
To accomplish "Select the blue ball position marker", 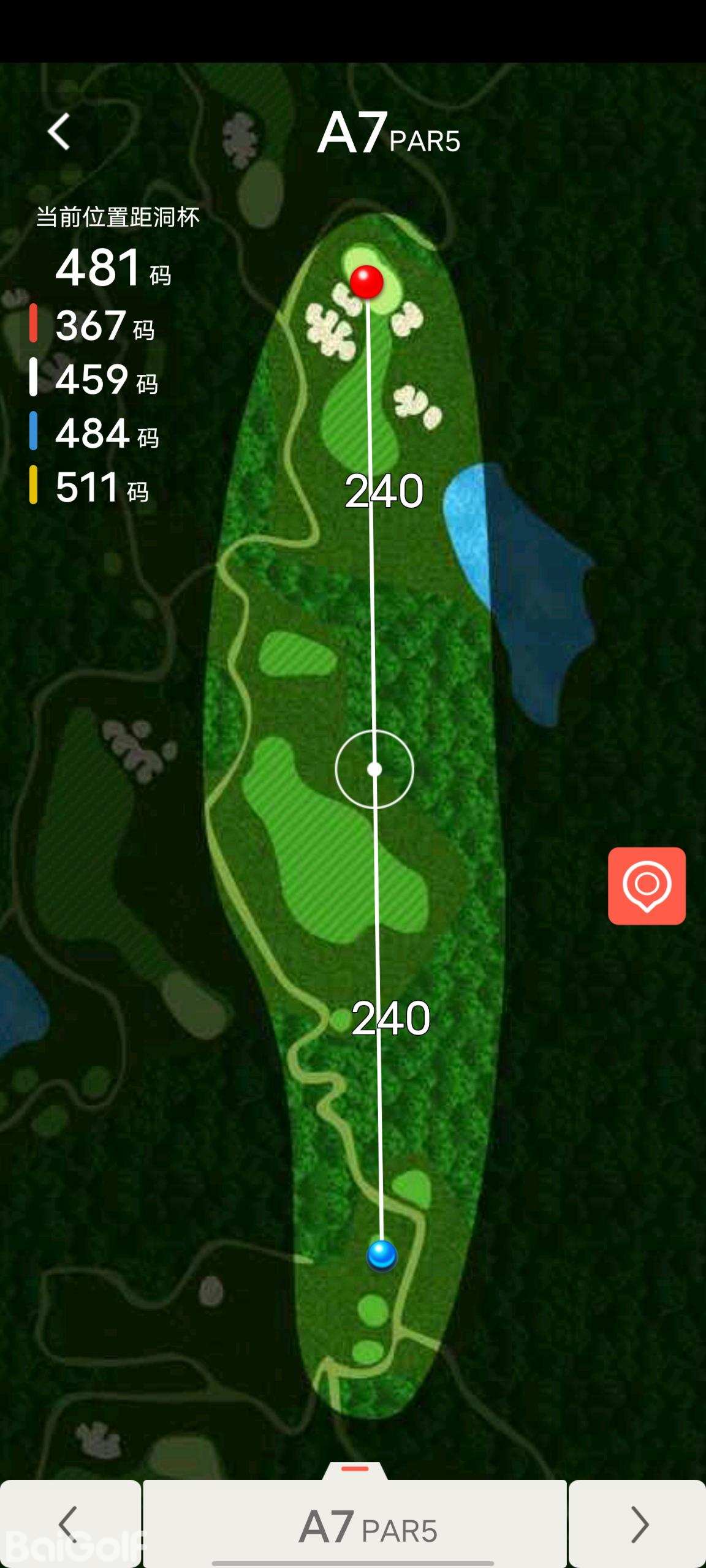I will (382, 1255).
